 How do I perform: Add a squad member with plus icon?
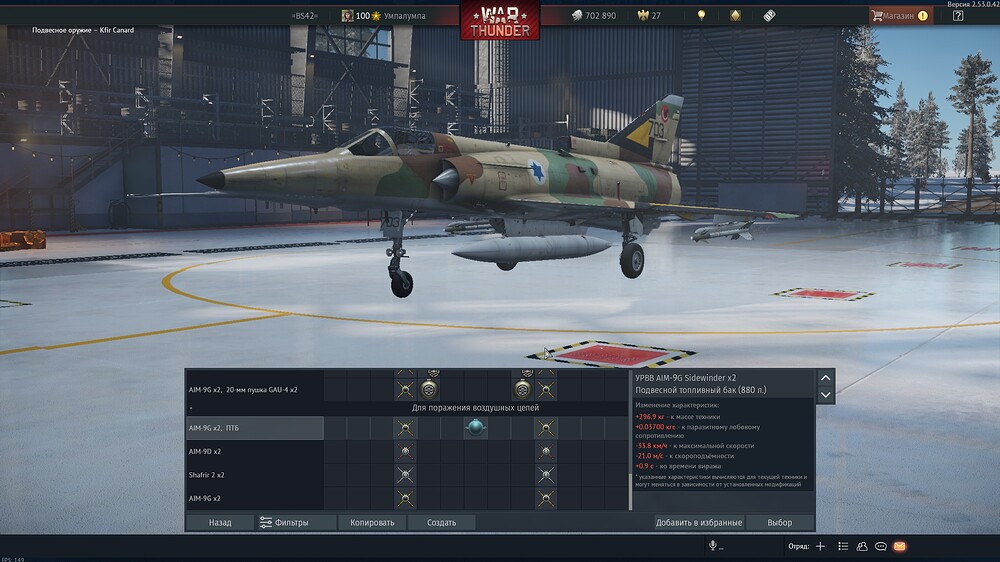coord(820,546)
